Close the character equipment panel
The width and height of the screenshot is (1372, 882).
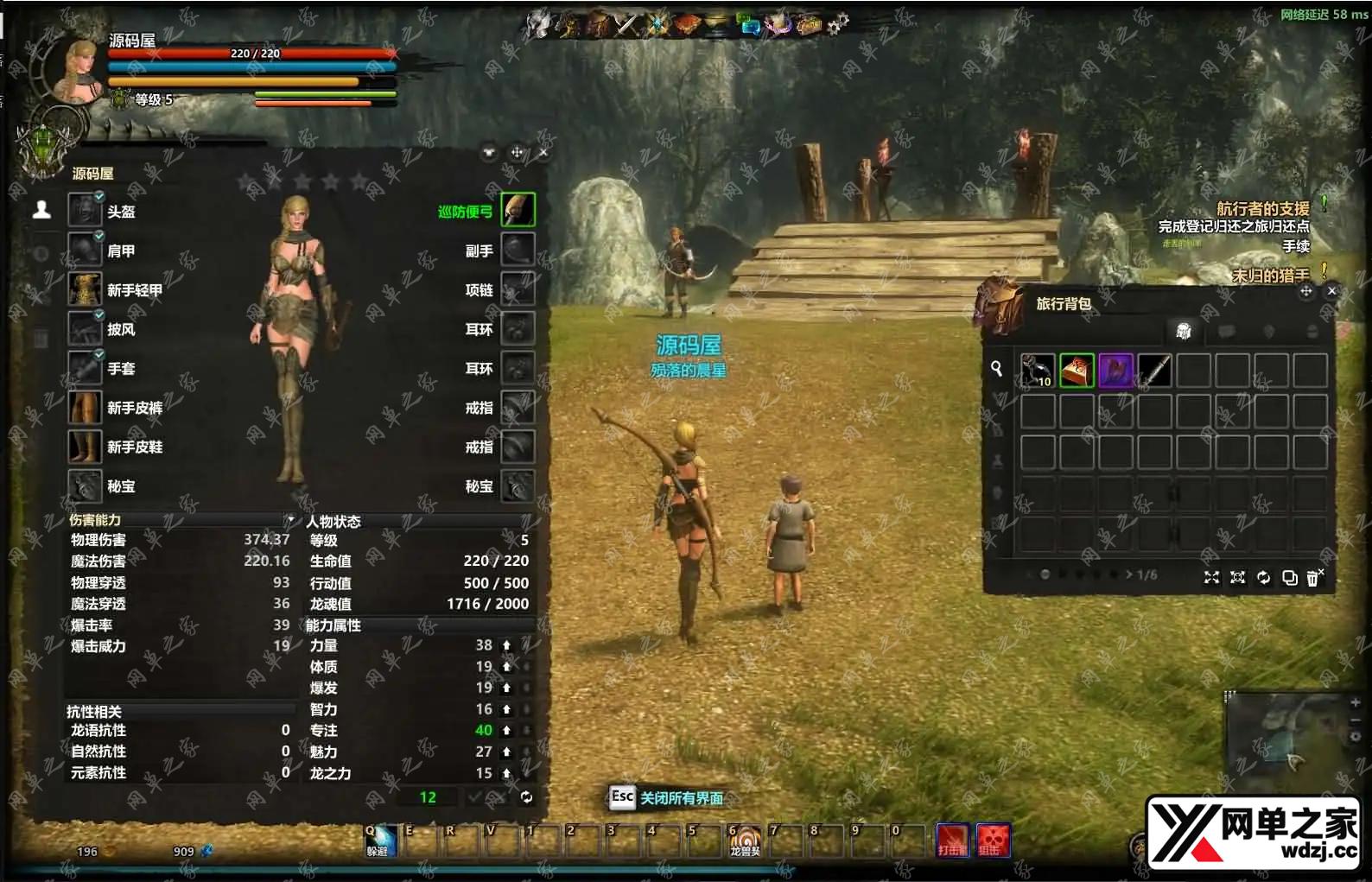point(543,153)
